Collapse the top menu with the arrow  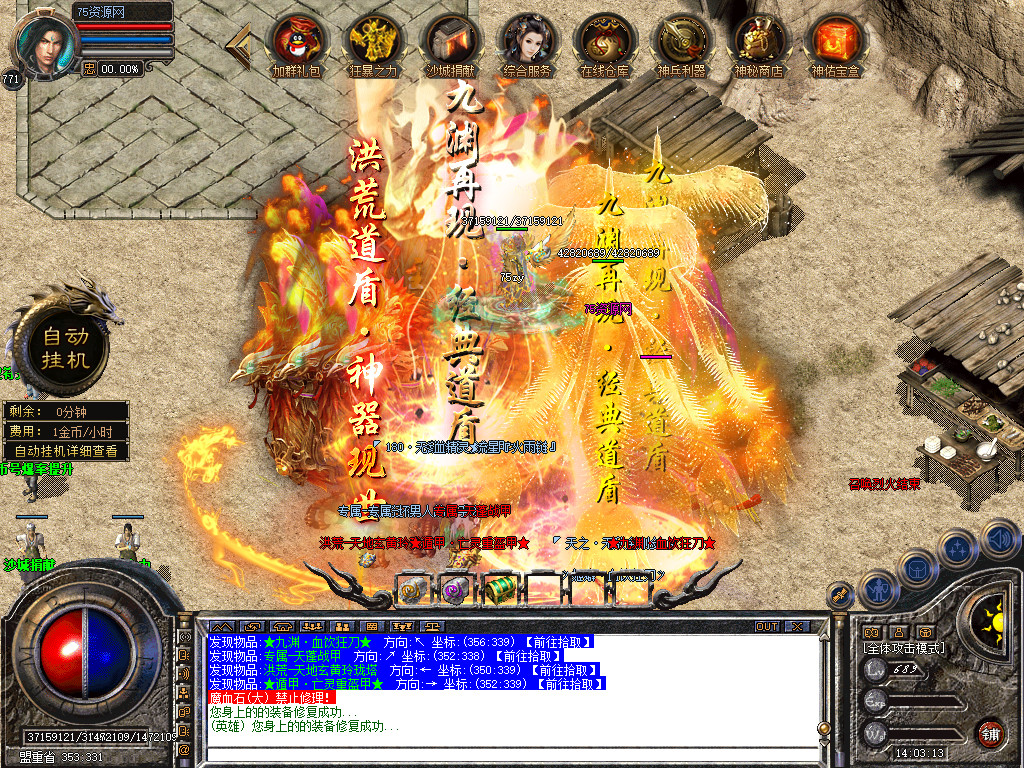click(240, 41)
